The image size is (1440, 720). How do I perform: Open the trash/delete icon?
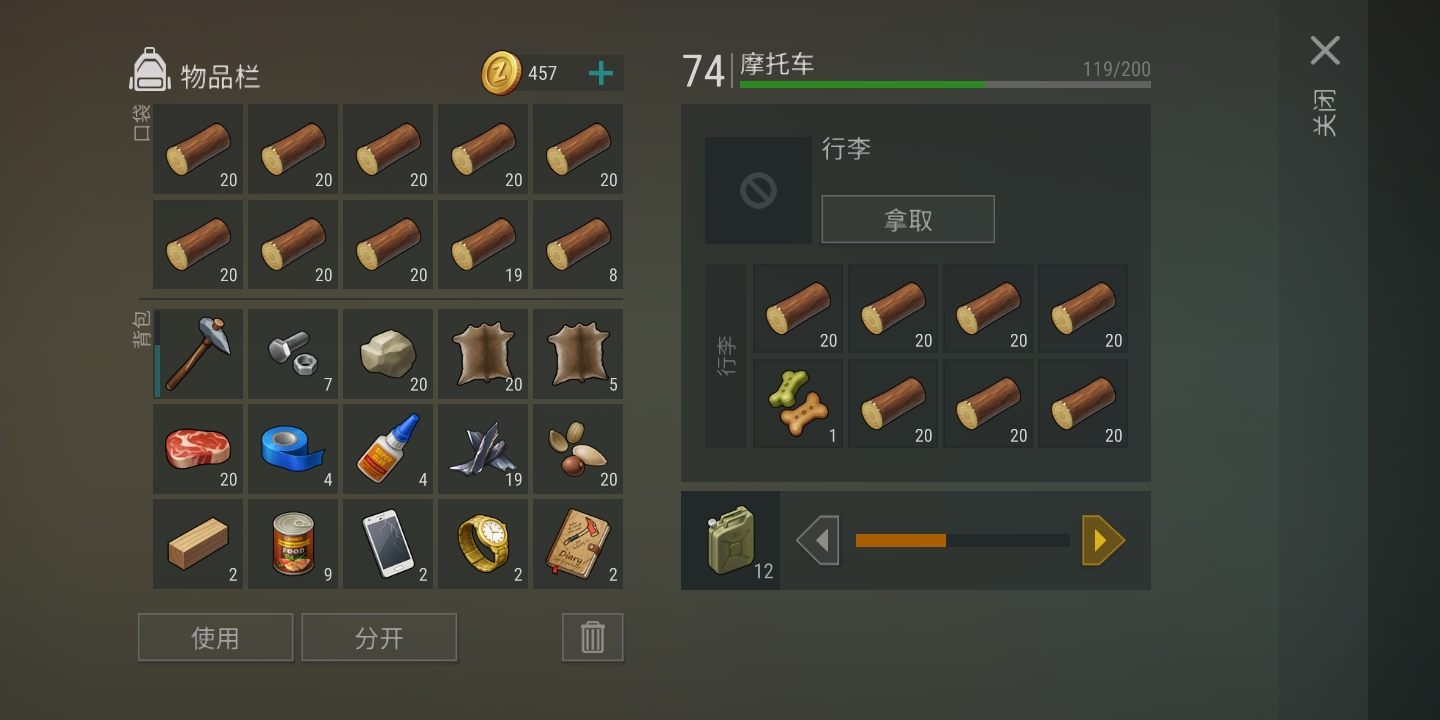pos(592,636)
